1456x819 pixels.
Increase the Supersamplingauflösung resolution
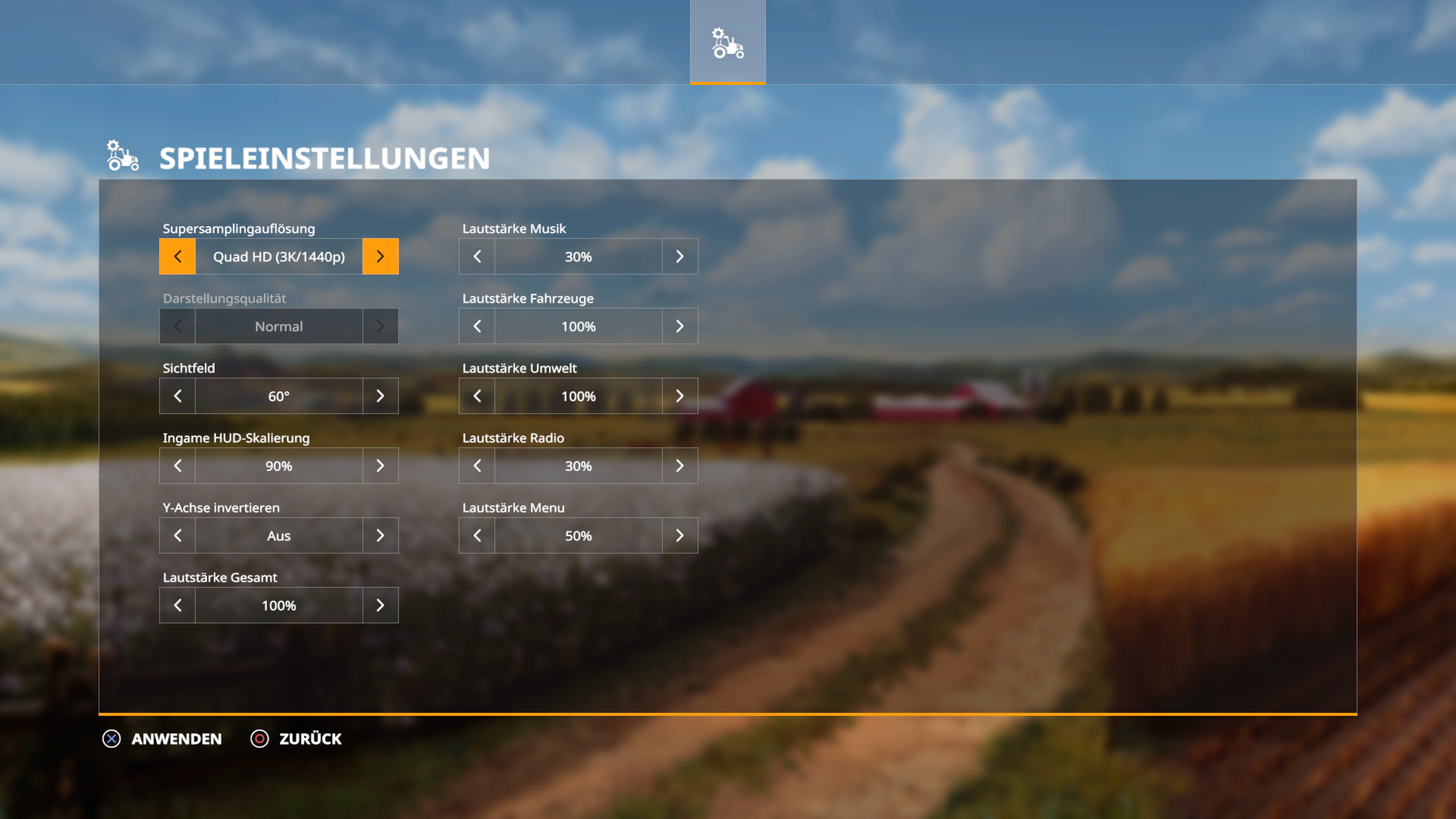(x=380, y=257)
